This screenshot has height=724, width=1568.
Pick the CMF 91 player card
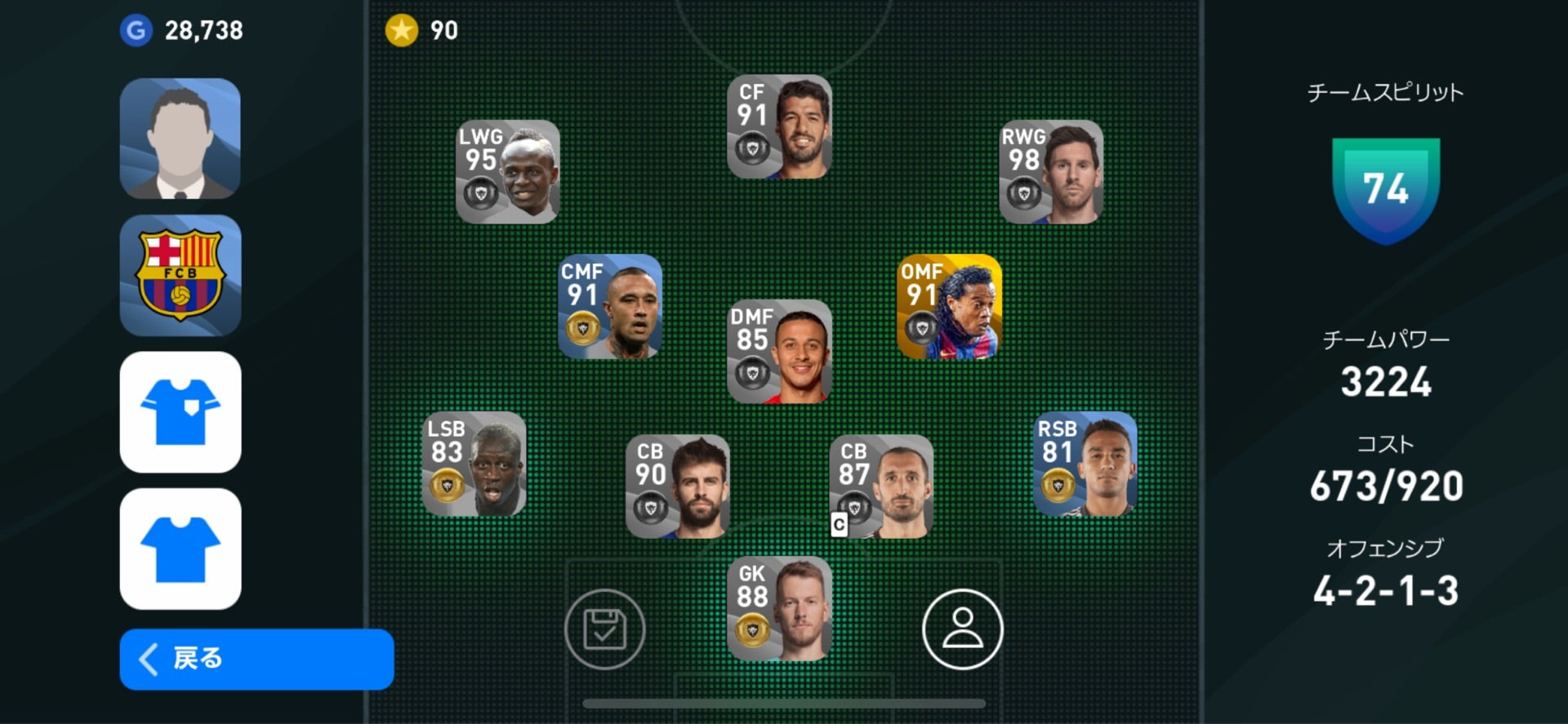(609, 307)
